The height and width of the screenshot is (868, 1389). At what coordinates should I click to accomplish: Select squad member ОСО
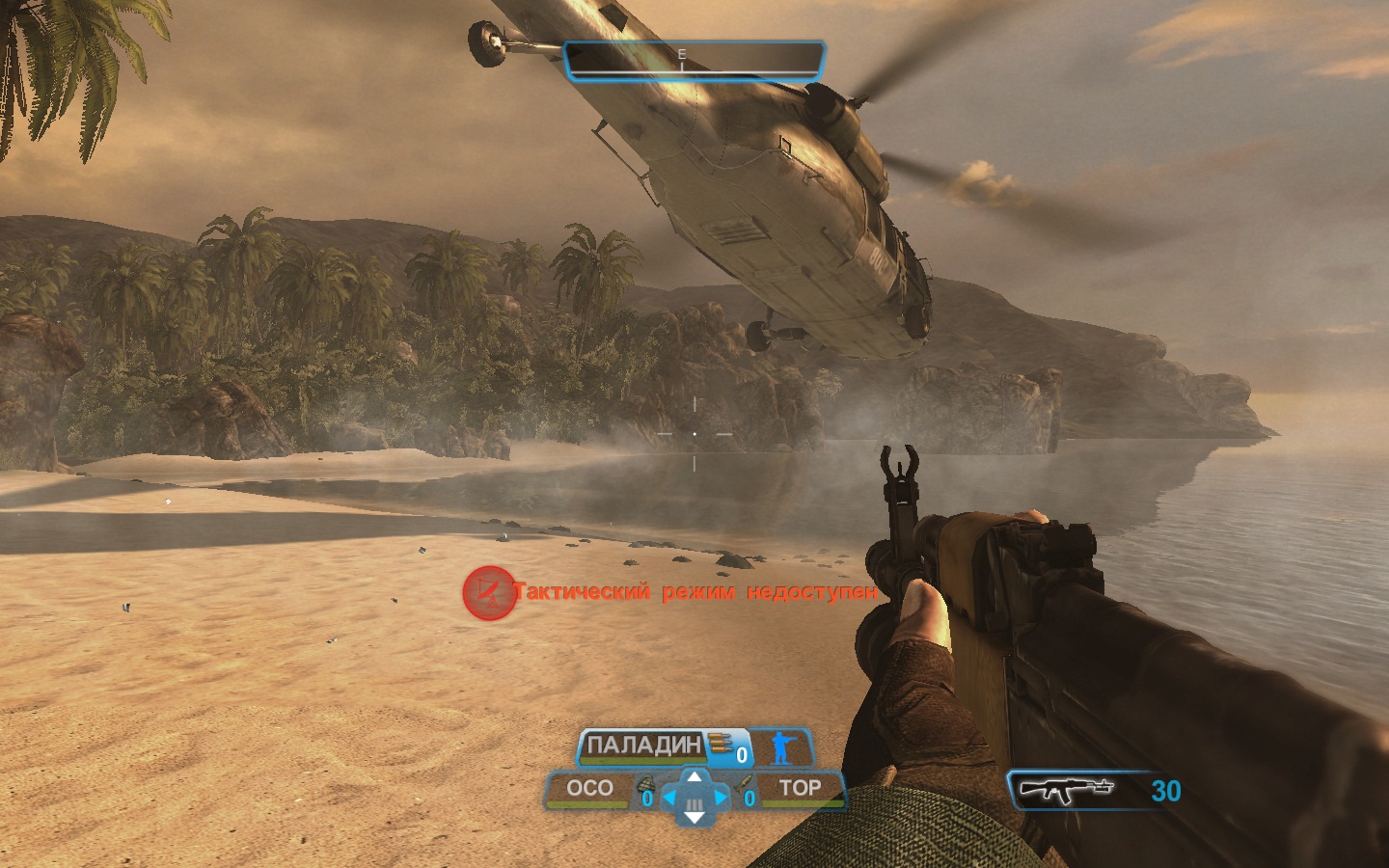tap(589, 789)
